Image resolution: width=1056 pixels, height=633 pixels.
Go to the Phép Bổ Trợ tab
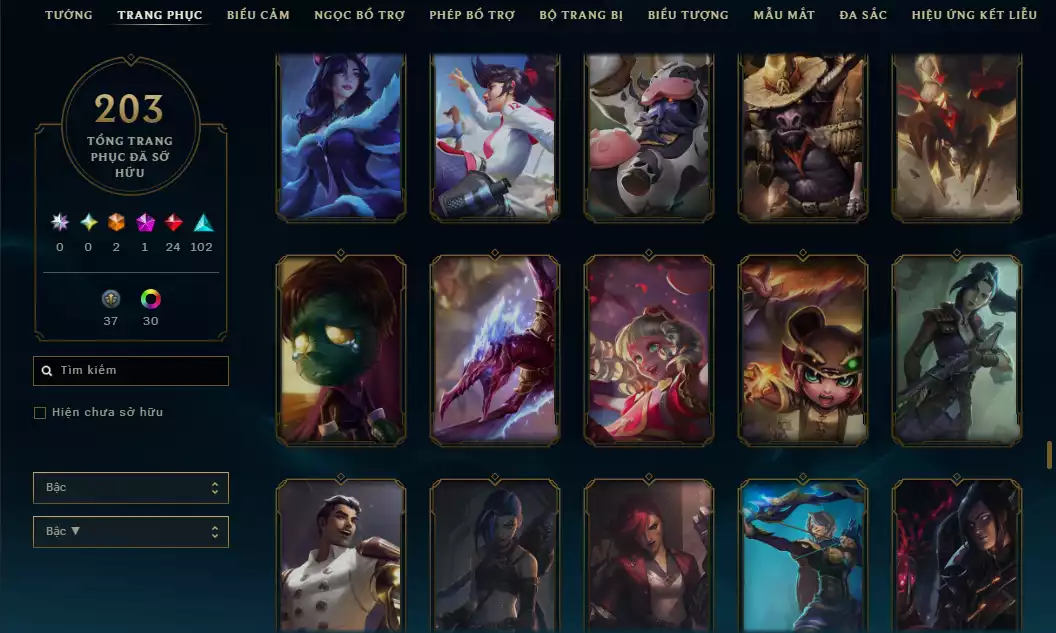coord(472,15)
